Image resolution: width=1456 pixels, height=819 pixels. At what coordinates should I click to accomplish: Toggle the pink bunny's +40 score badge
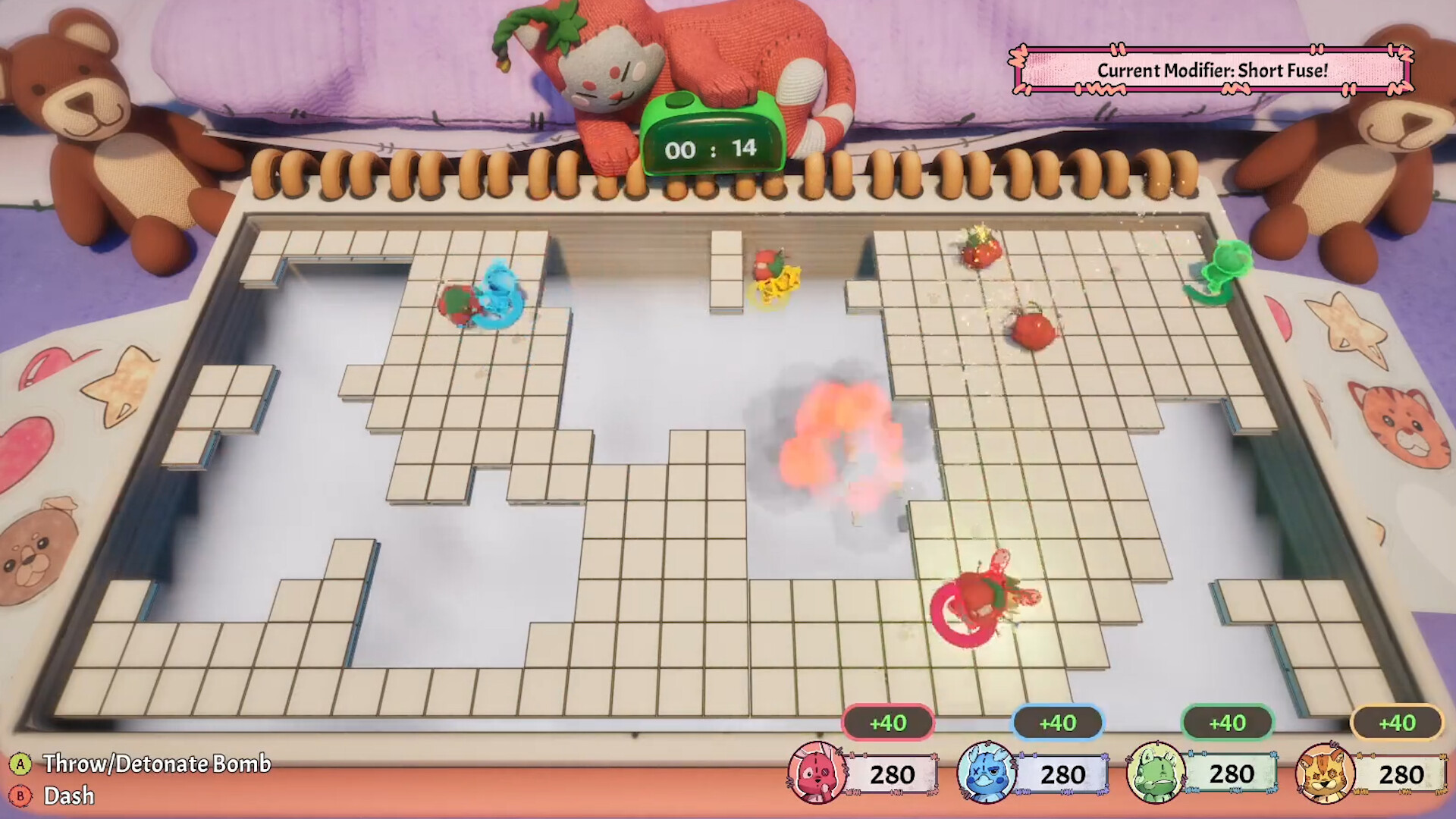[888, 723]
